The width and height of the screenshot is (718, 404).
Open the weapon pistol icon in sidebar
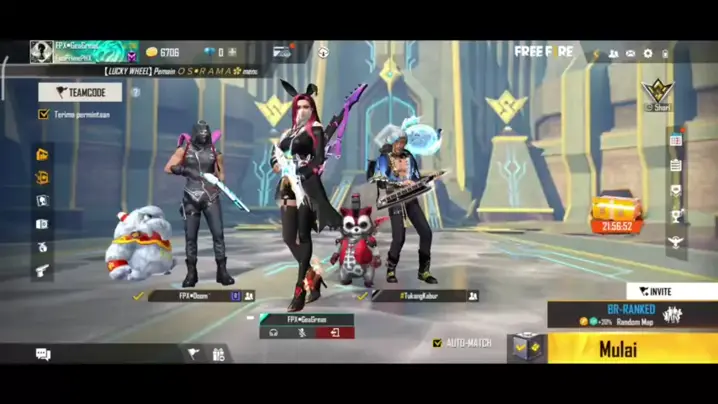(43, 270)
